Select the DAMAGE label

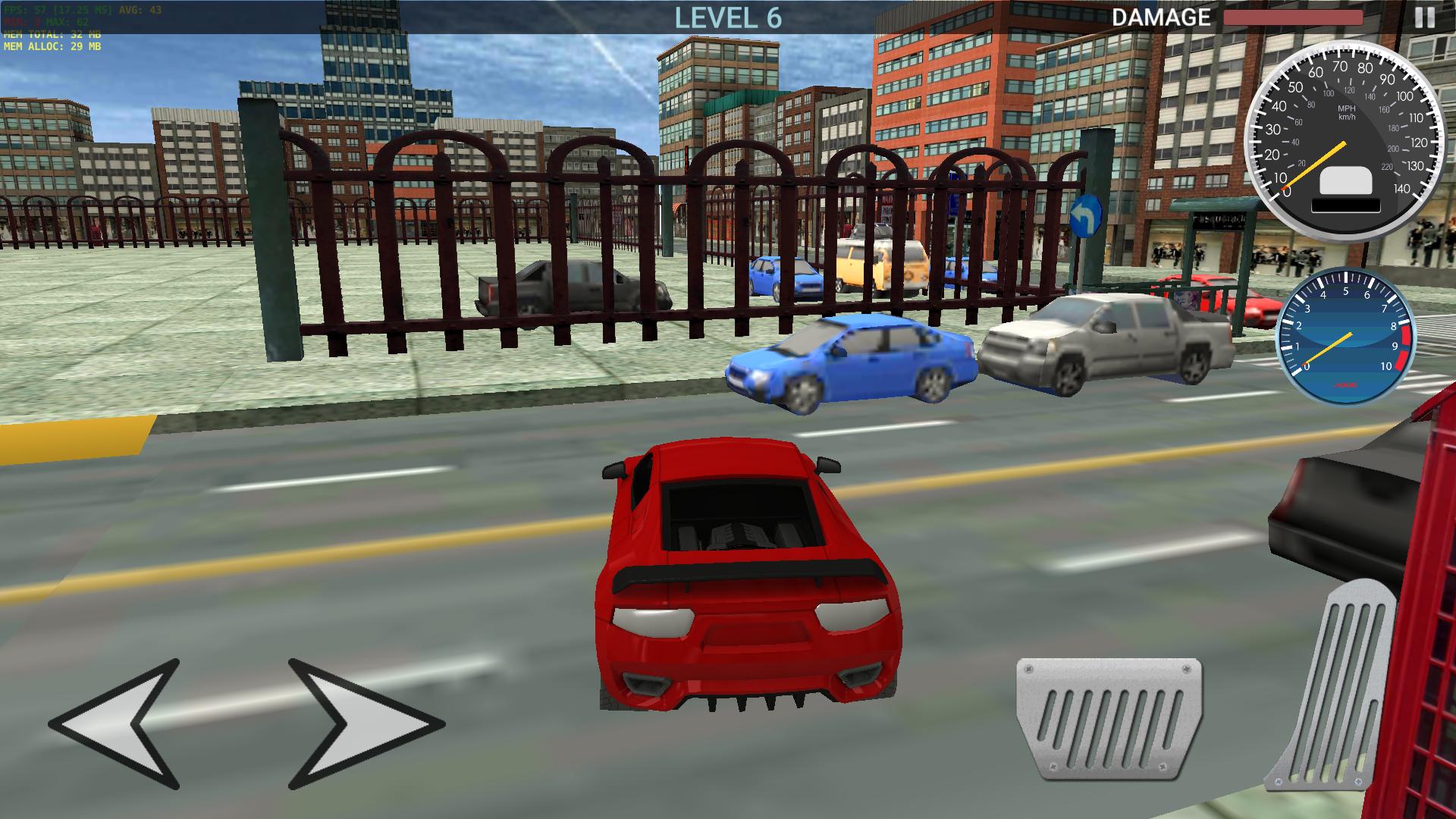tap(1160, 17)
